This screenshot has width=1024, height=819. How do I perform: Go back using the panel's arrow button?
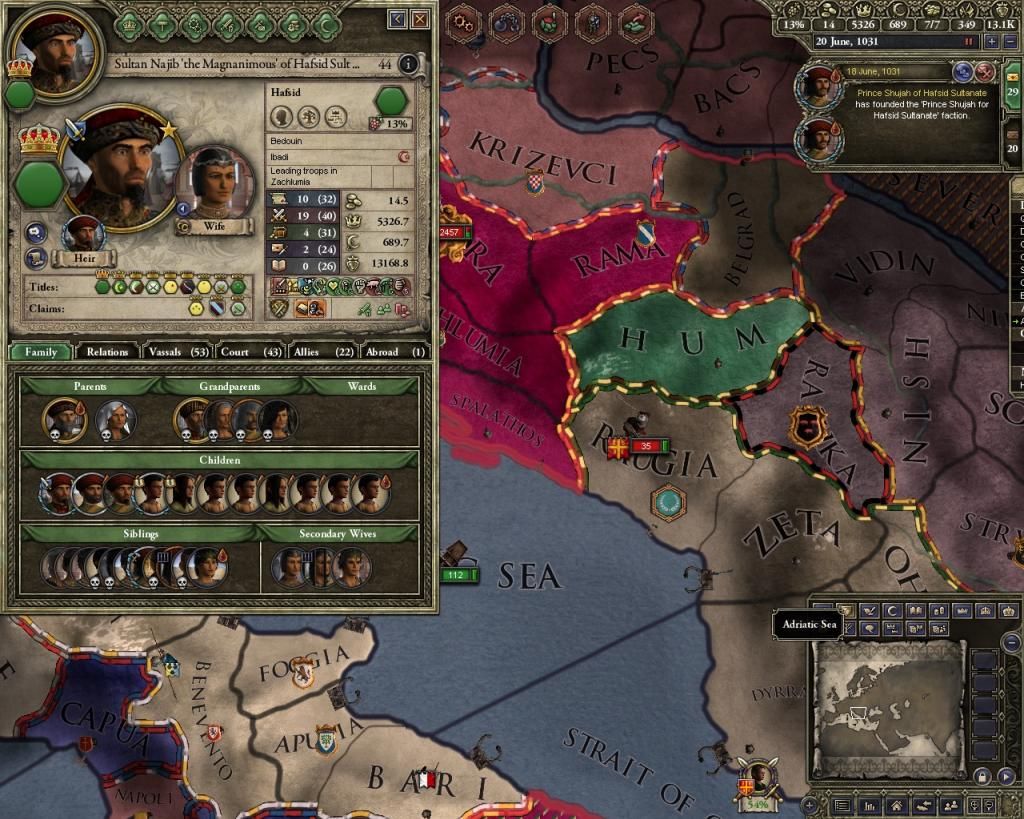click(398, 18)
